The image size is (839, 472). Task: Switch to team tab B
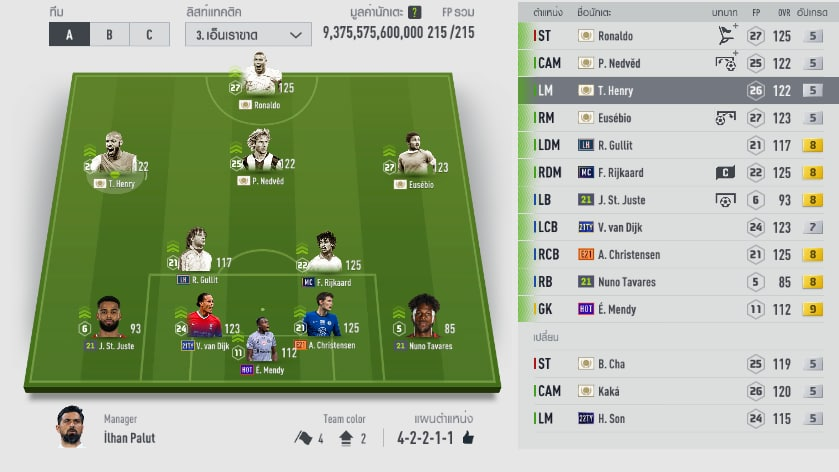[109, 34]
